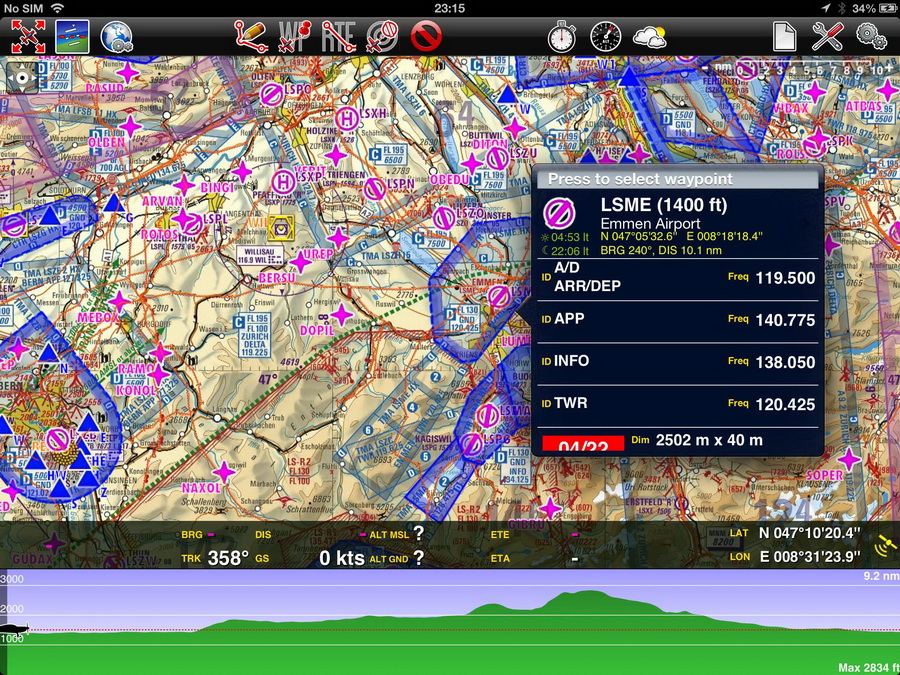
Task: Open the WP waypoint tool
Action: coord(296,37)
